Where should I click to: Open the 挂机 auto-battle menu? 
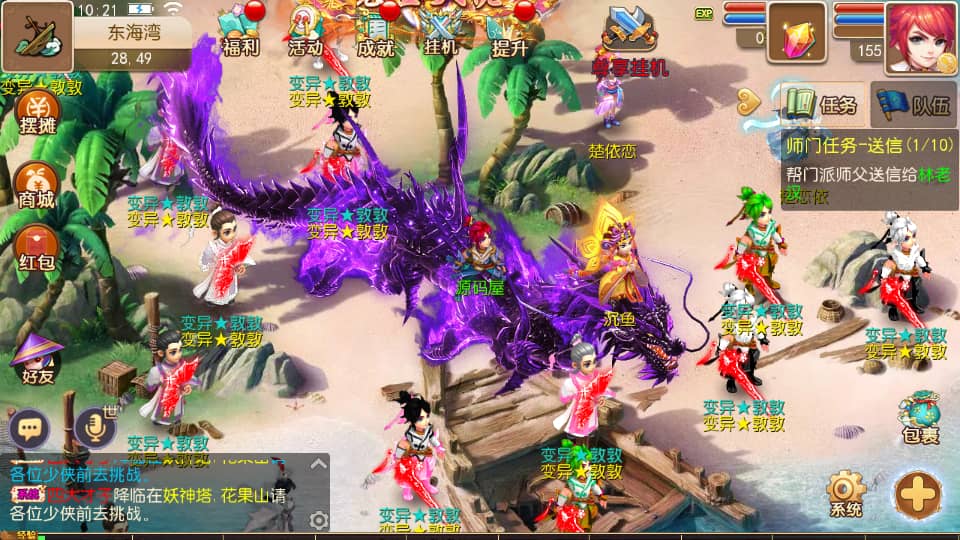tap(440, 30)
